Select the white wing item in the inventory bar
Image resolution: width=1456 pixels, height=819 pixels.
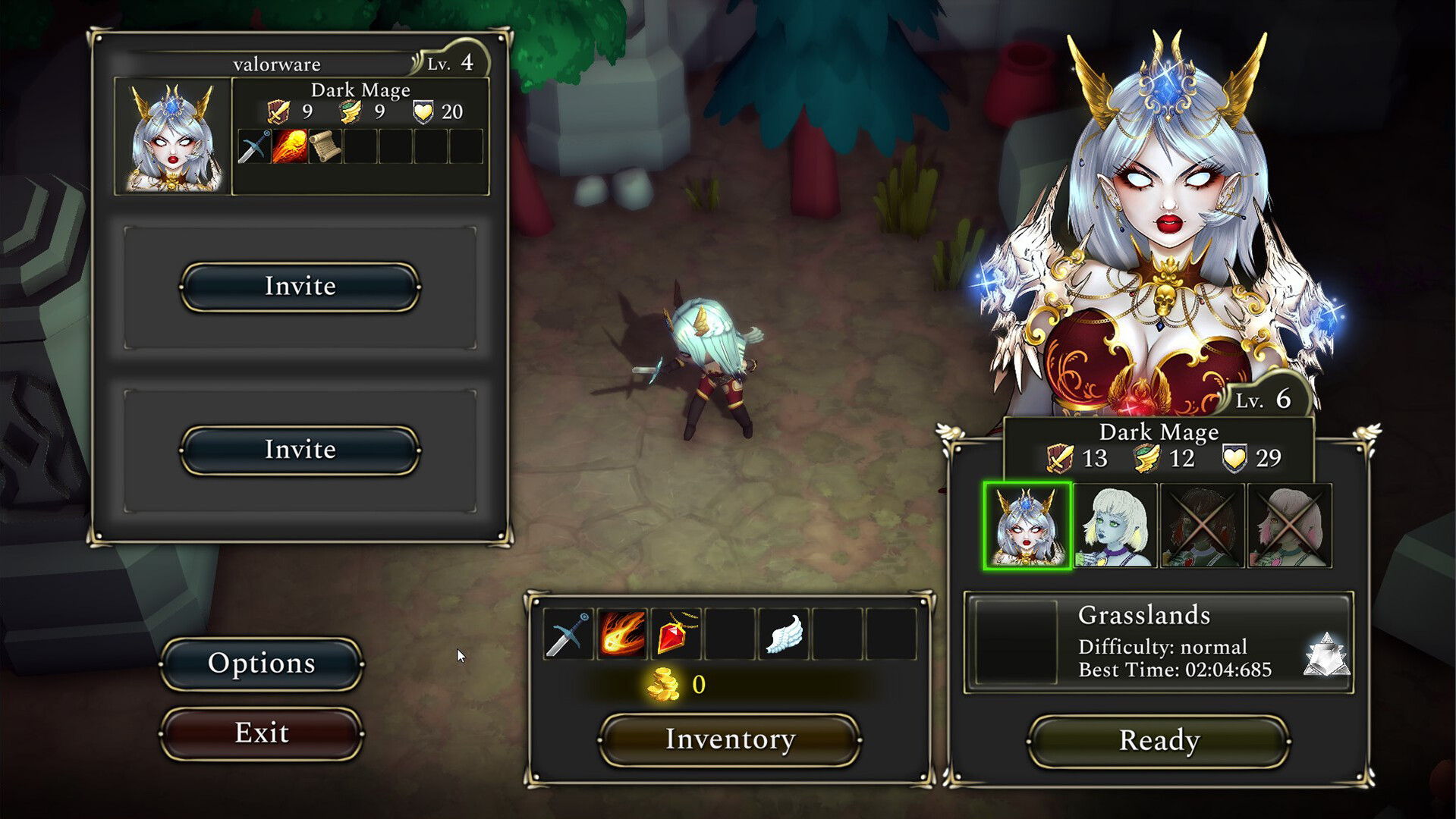(785, 635)
